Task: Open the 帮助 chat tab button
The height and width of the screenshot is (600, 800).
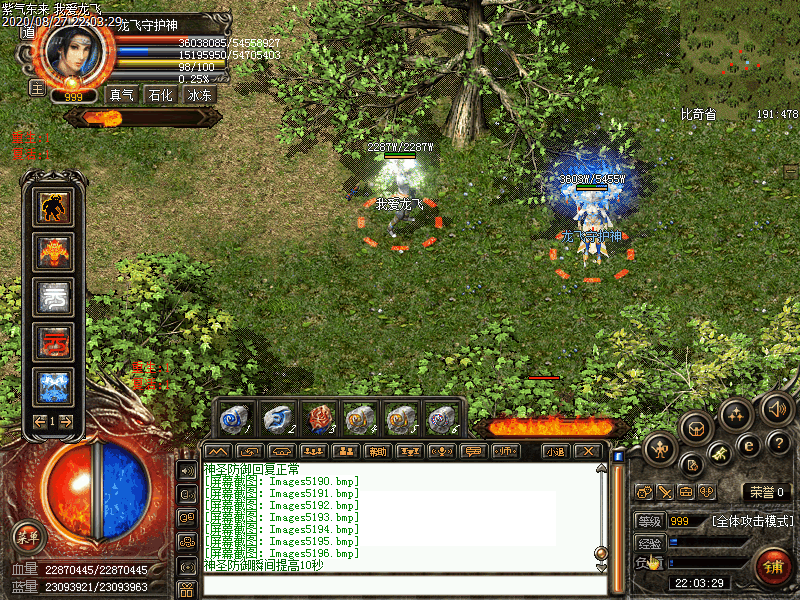Action: [x=376, y=451]
